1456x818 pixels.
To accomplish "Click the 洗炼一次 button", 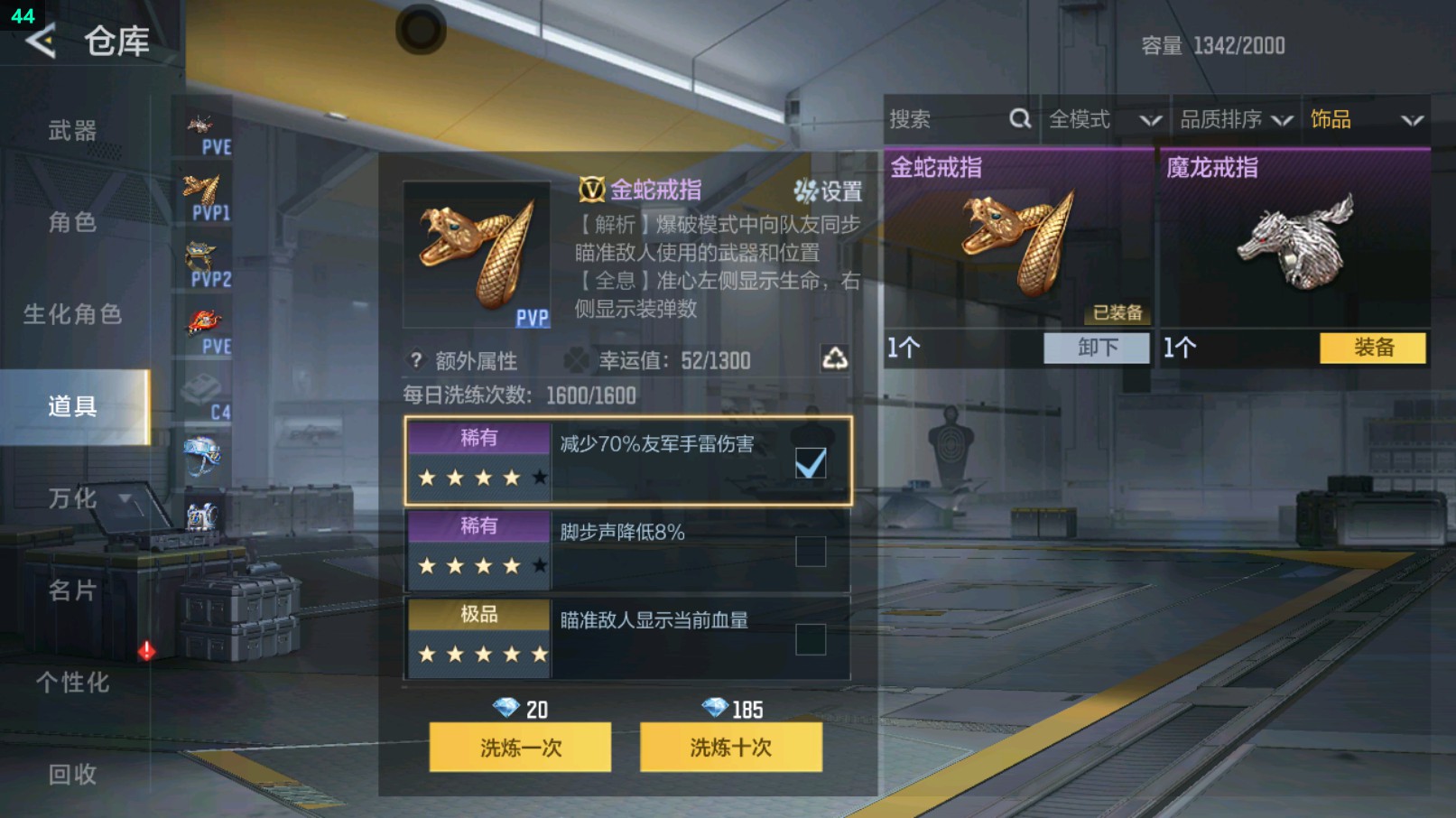I will pyautogui.click(x=521, y=748).
